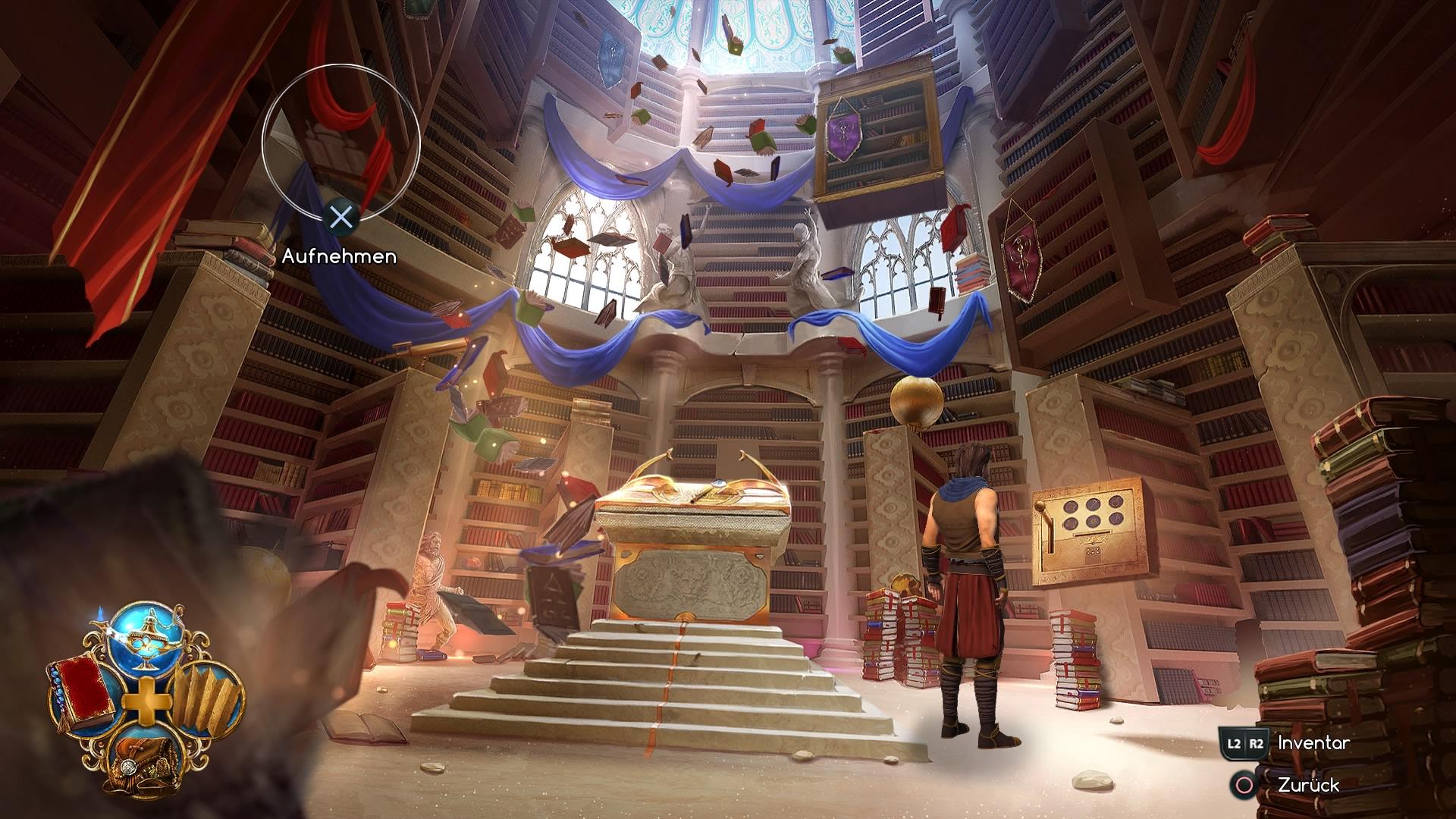
Task: Pull the lever on the wall puzzle box
Action: (1040, 507)
